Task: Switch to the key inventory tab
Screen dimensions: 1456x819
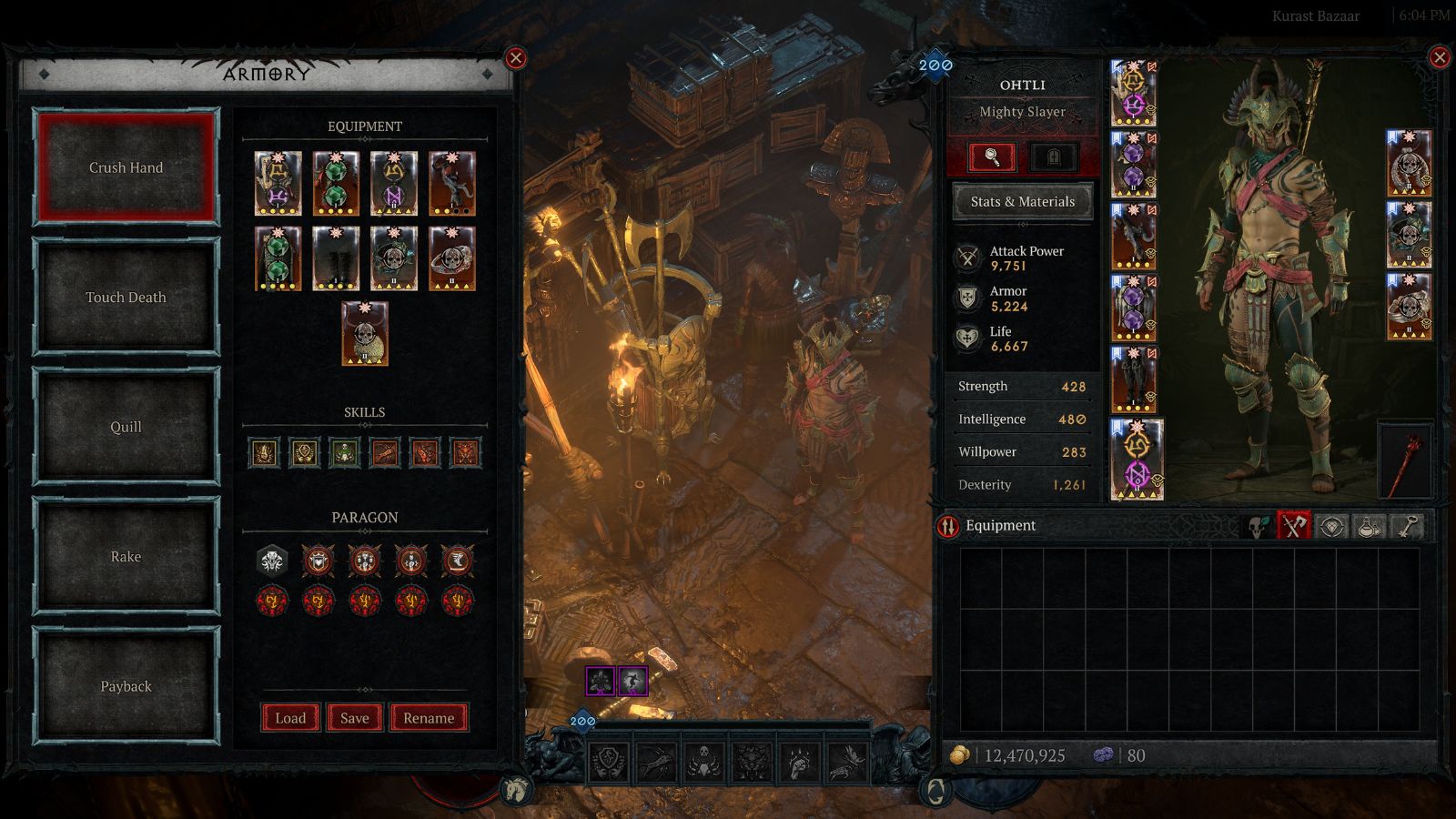Action: click(1408, 526)
